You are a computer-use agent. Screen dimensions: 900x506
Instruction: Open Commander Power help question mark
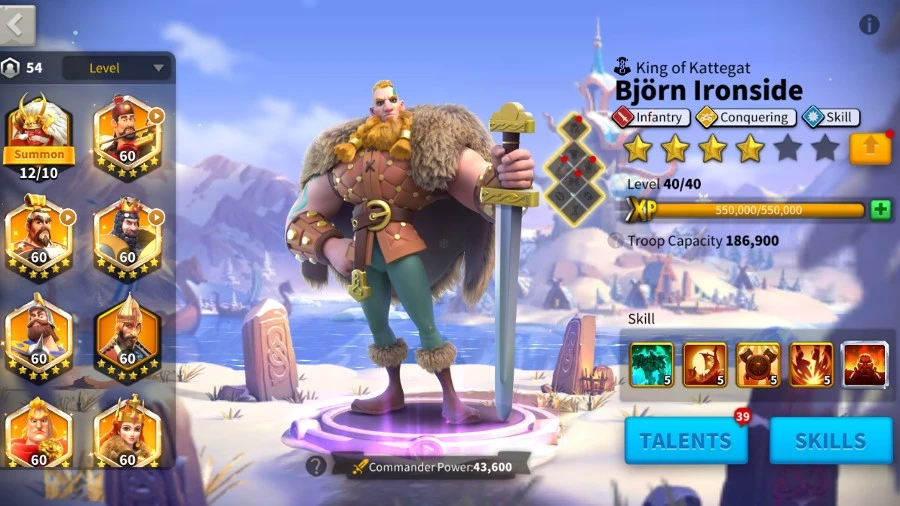click(316, 465)
